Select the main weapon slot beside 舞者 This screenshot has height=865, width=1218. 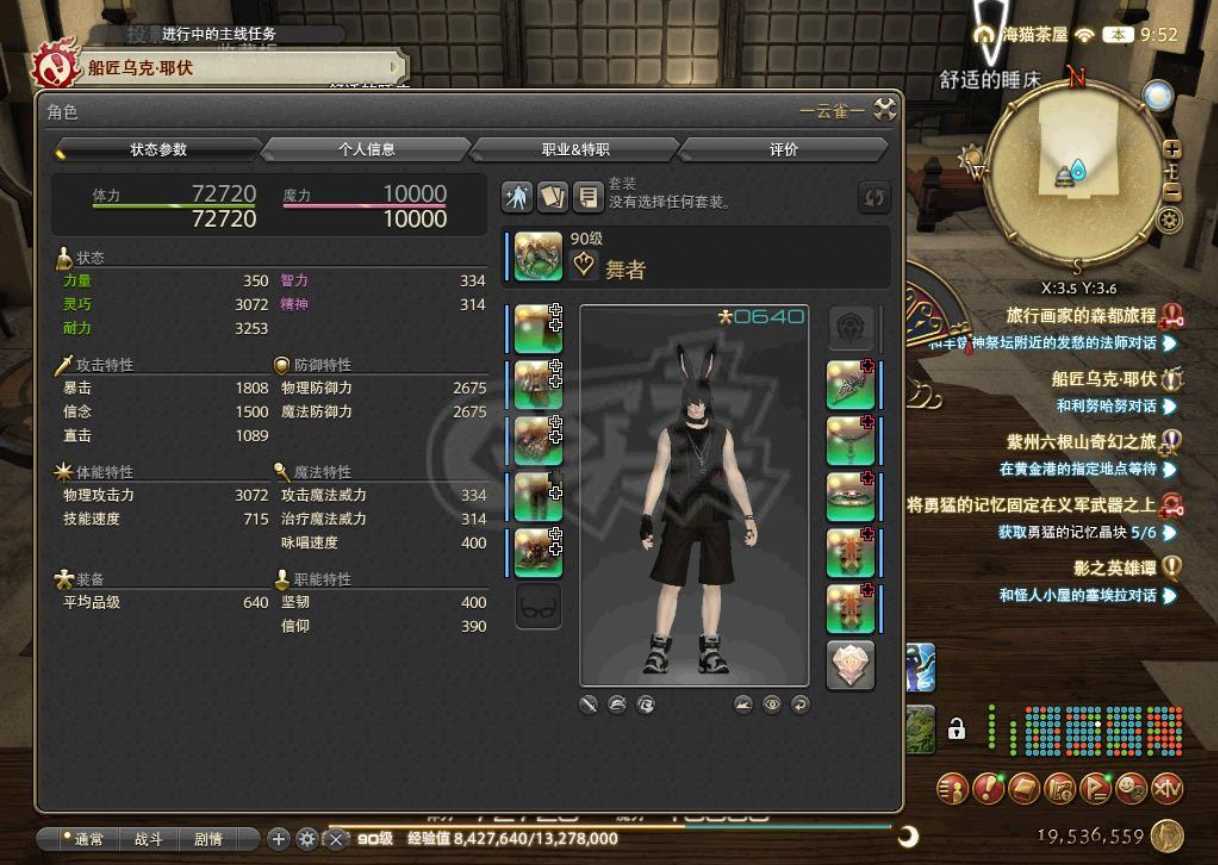538,256
